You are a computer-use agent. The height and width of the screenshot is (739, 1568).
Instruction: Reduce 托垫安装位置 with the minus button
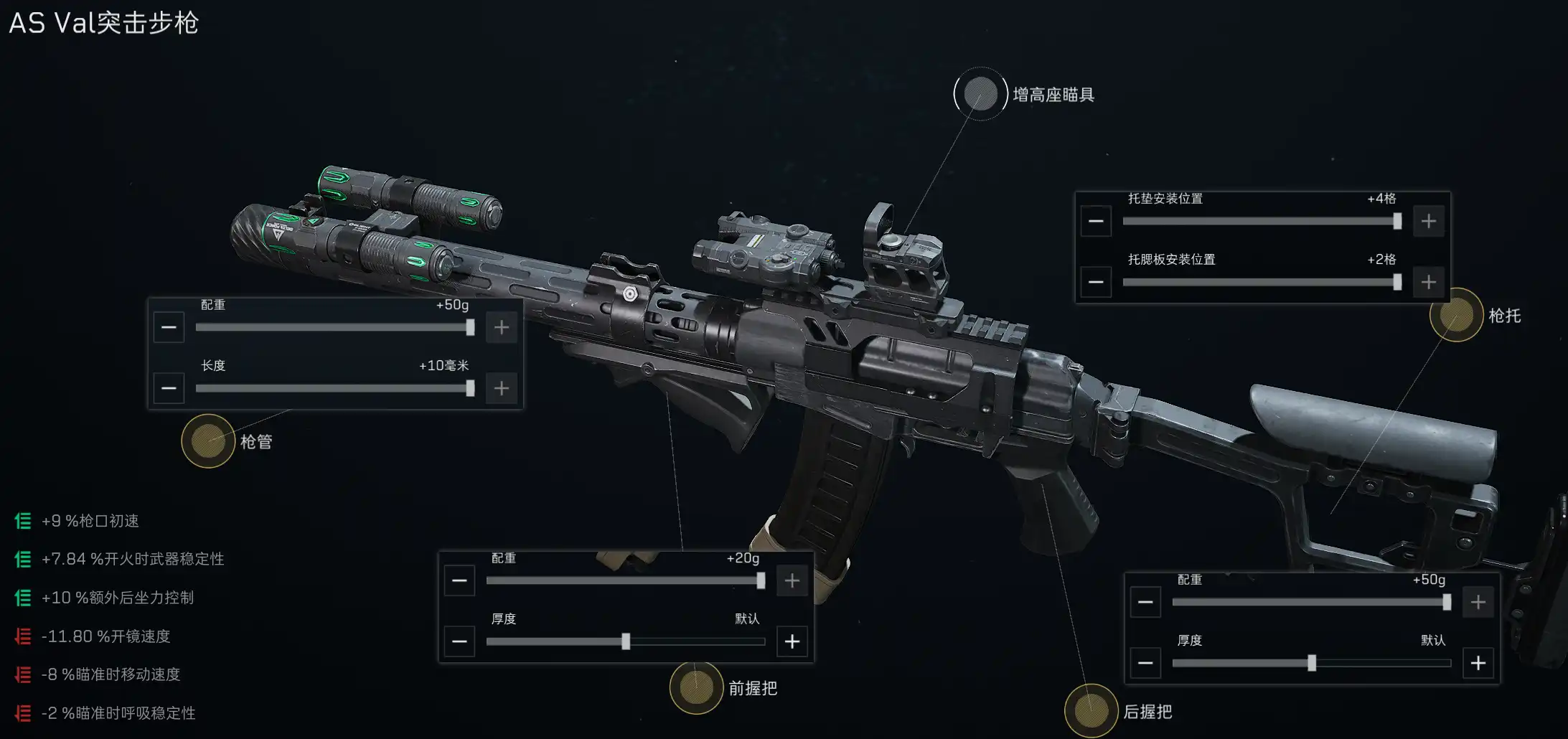click(1096, 221)
